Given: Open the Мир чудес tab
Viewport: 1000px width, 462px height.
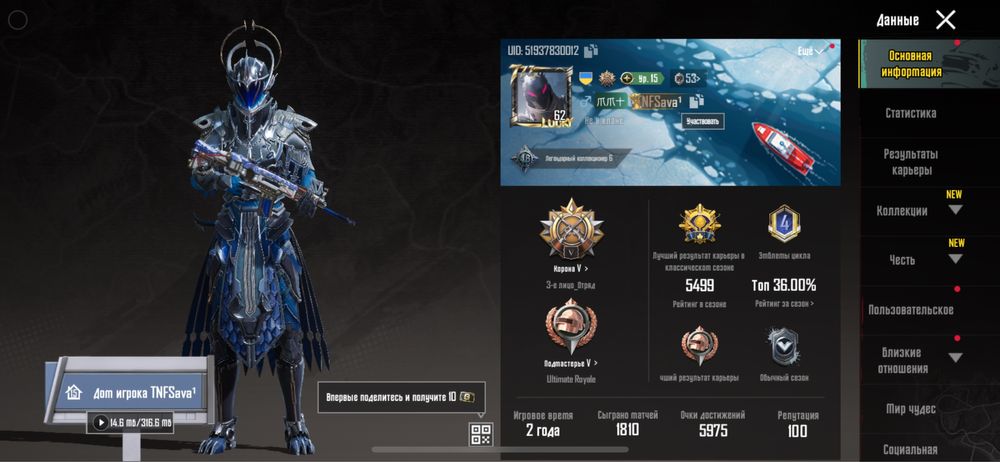Looking at the screenshot, I should tap(910, 408).
